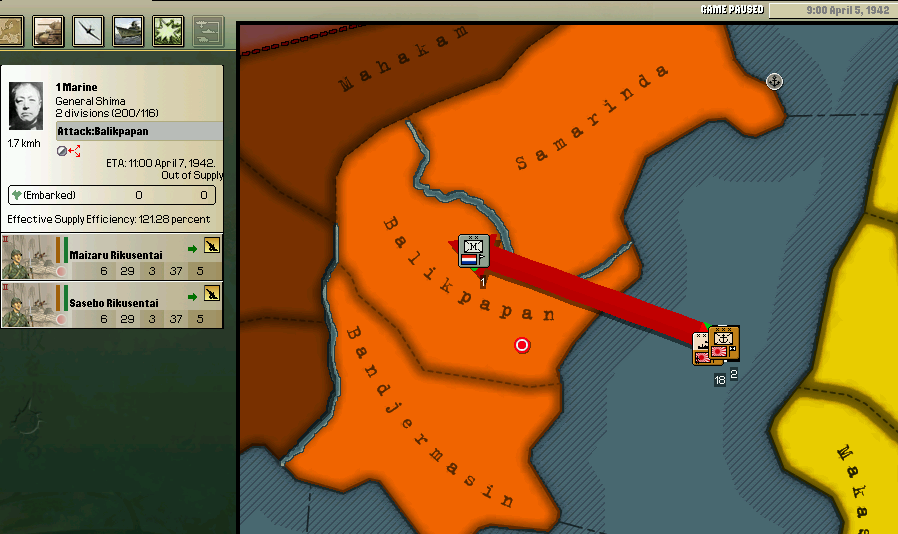
Task: Click the anchor port marker near Samarinda
Action: [x=774, y=81]
